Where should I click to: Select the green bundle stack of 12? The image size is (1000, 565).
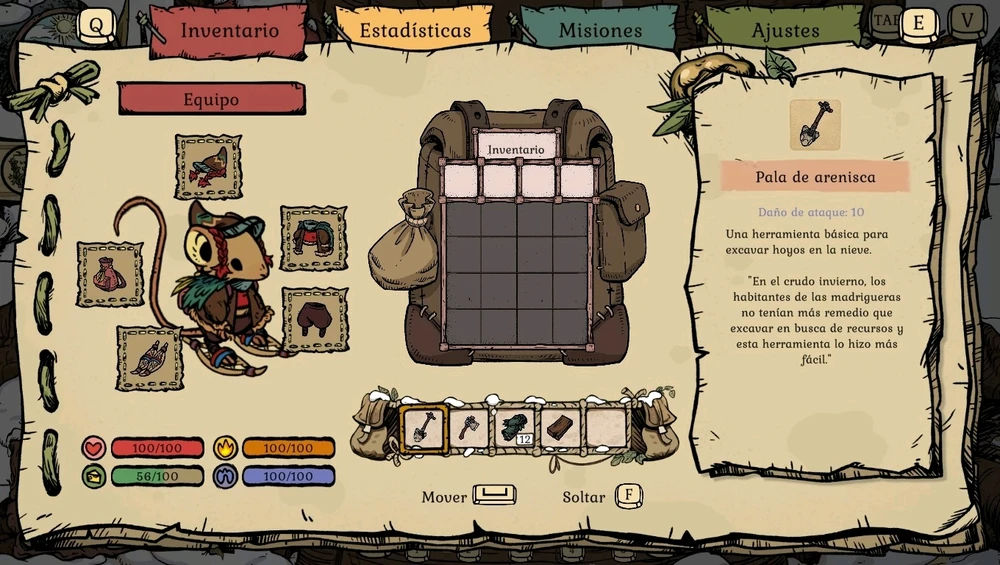515,428
